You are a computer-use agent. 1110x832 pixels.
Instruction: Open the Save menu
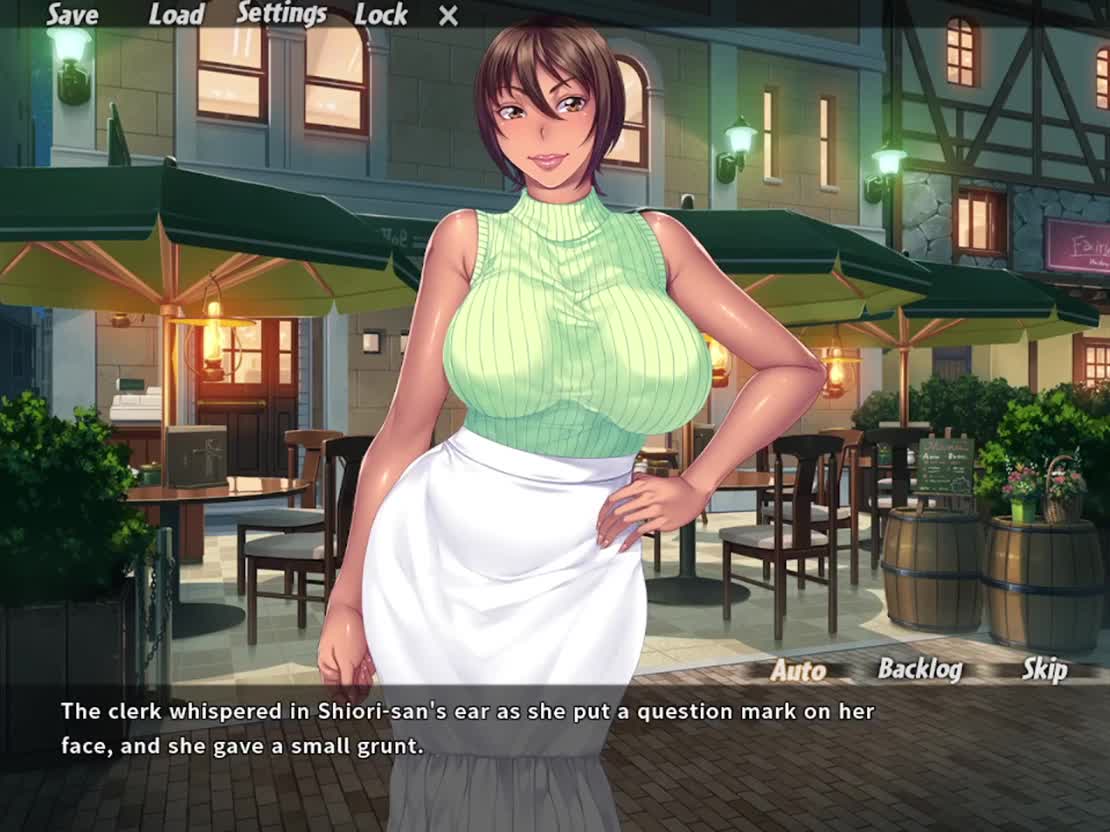tap(72, 15)
